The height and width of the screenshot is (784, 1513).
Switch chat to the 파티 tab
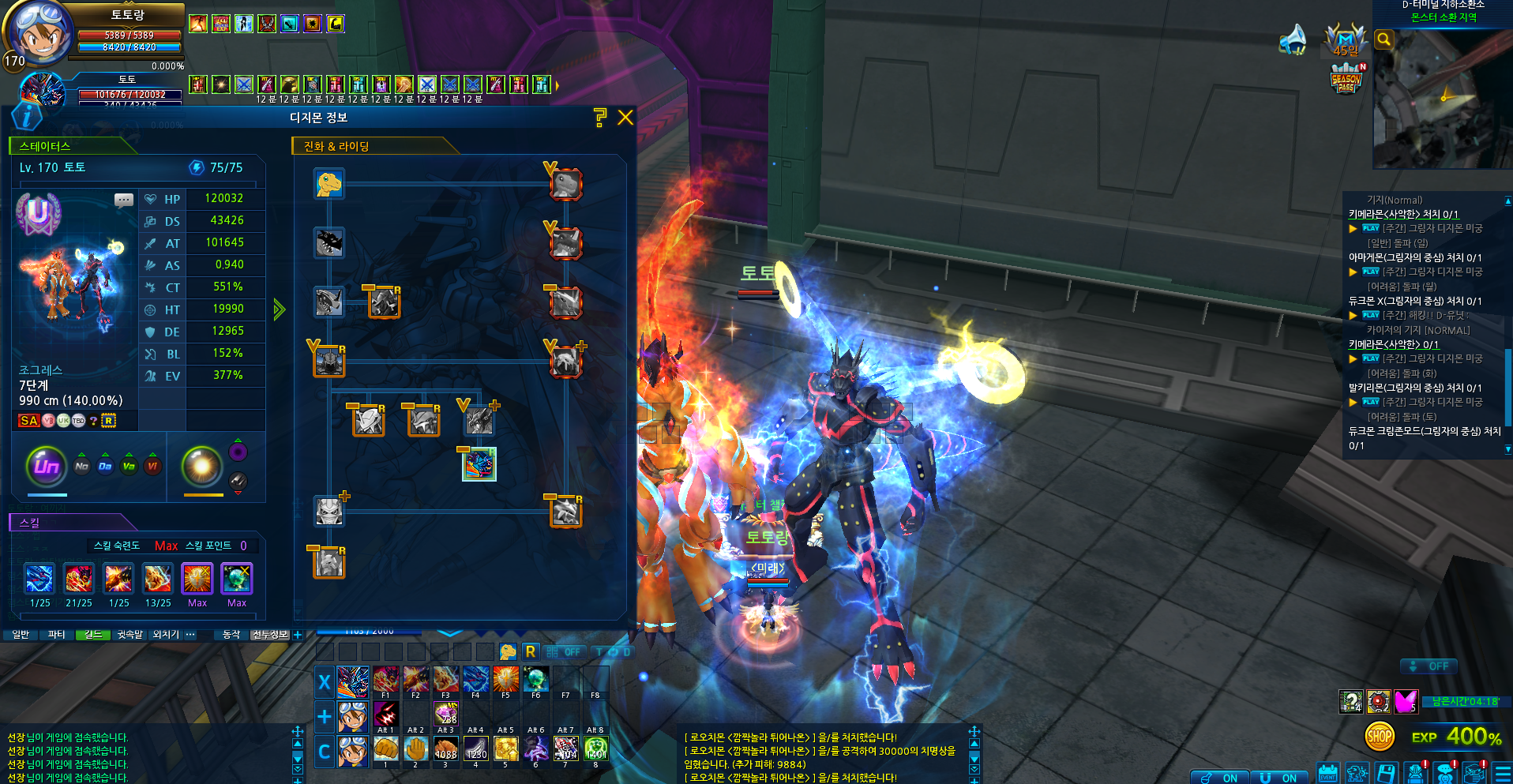[x=56, y=634]
